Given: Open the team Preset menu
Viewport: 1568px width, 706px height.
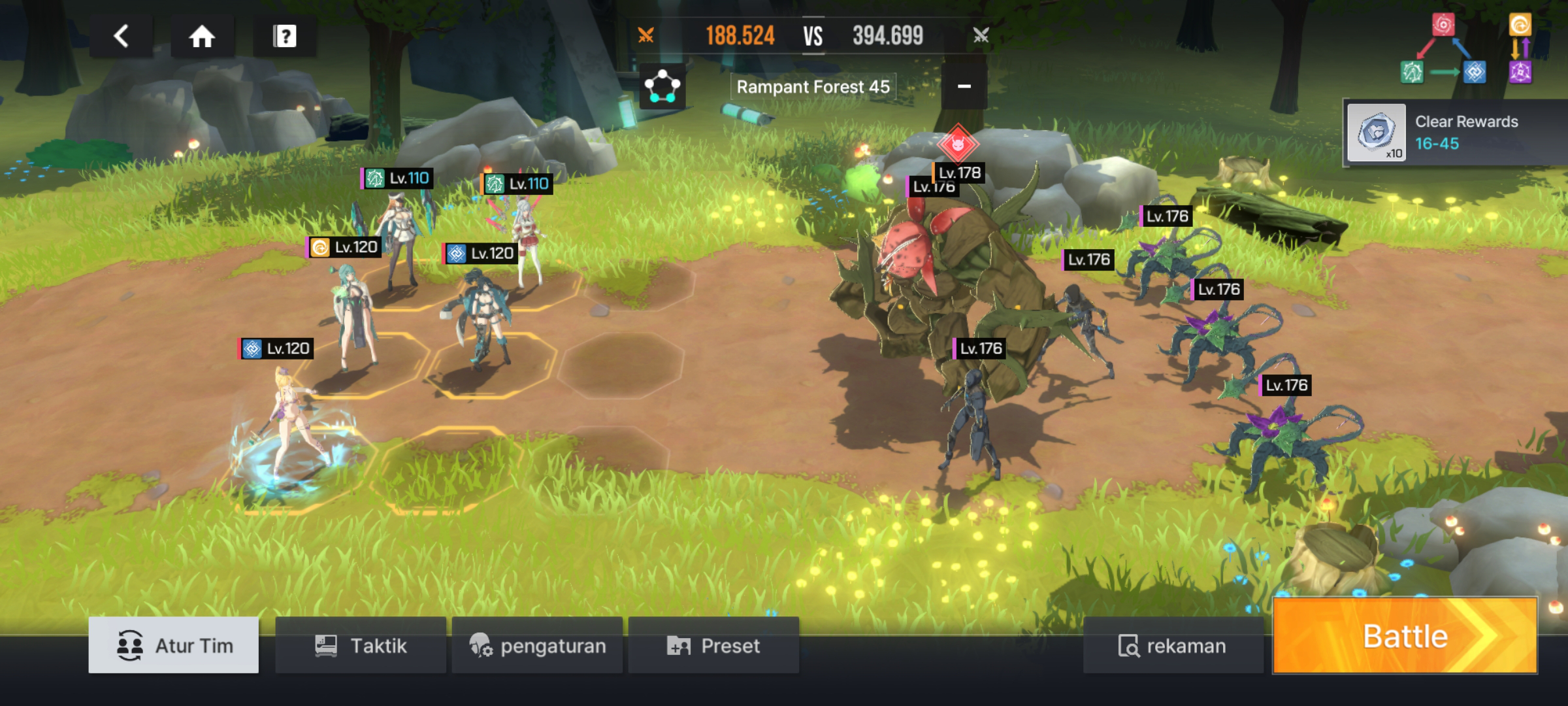Looking at the screenshot, I should point(713,645).
